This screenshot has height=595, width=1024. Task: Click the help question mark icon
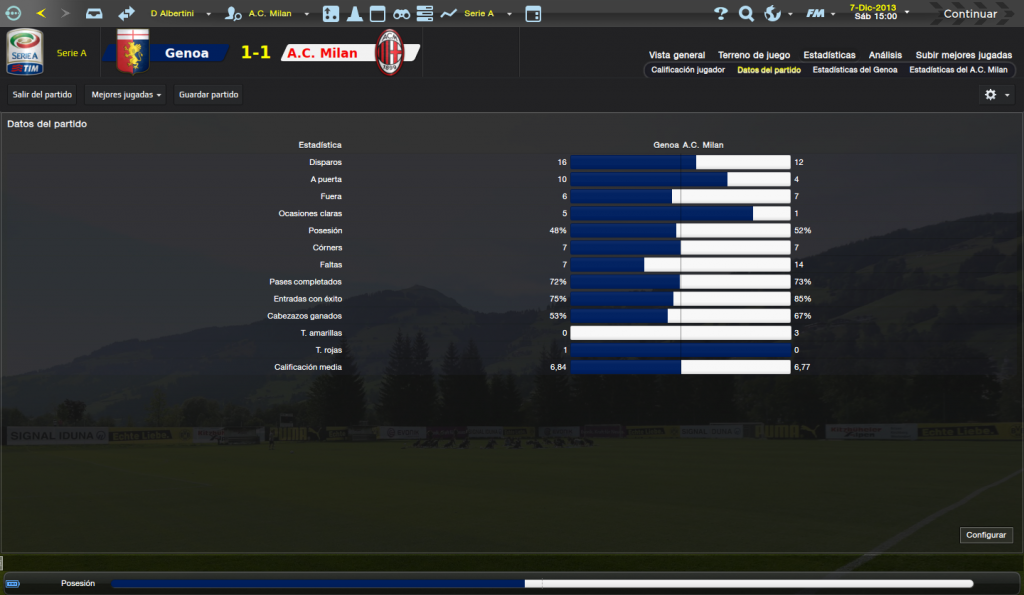pyautogui.click(x=721, y=14)
